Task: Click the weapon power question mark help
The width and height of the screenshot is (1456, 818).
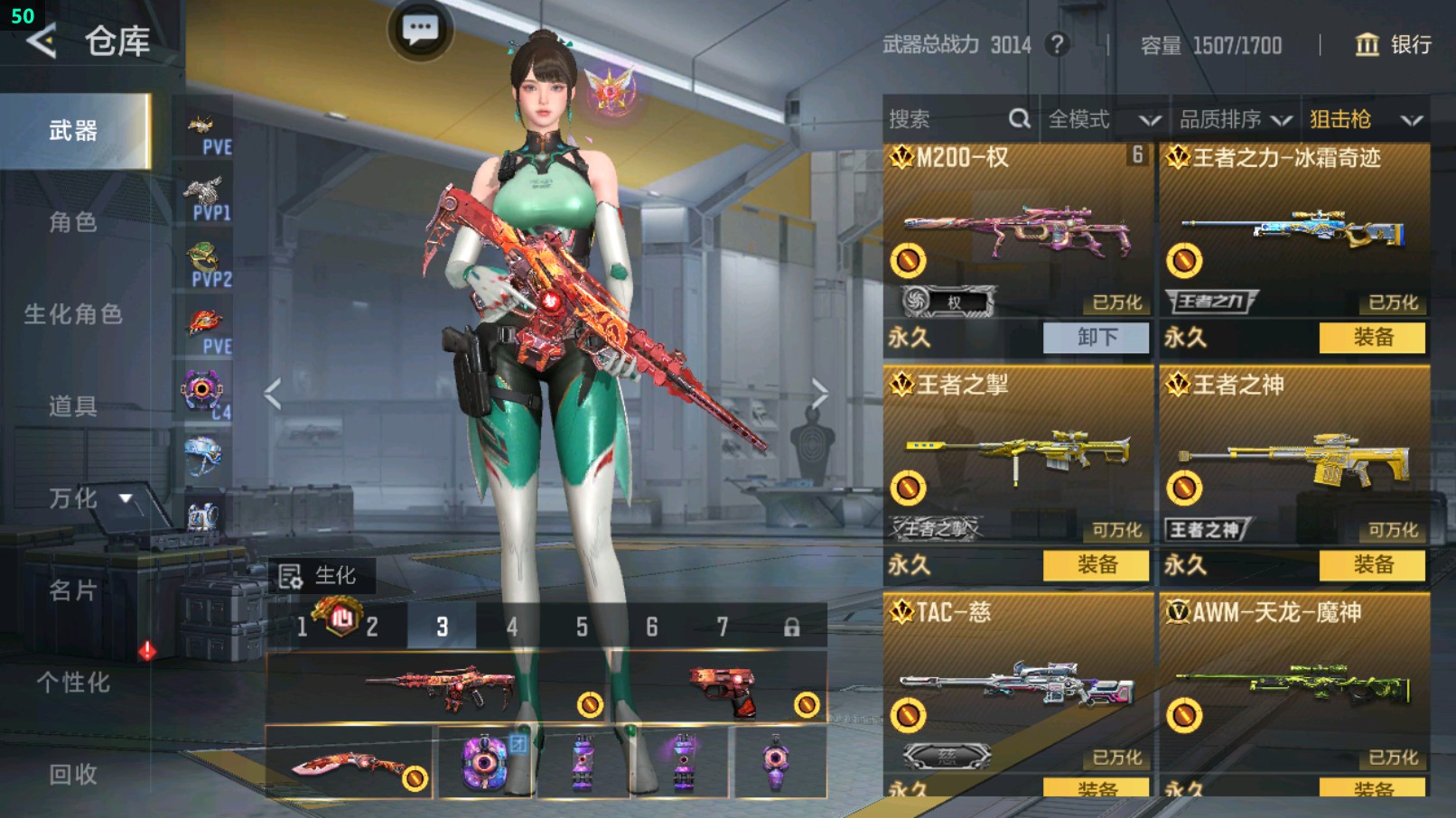Action: pyautogui.click(x=1057, y=45)
